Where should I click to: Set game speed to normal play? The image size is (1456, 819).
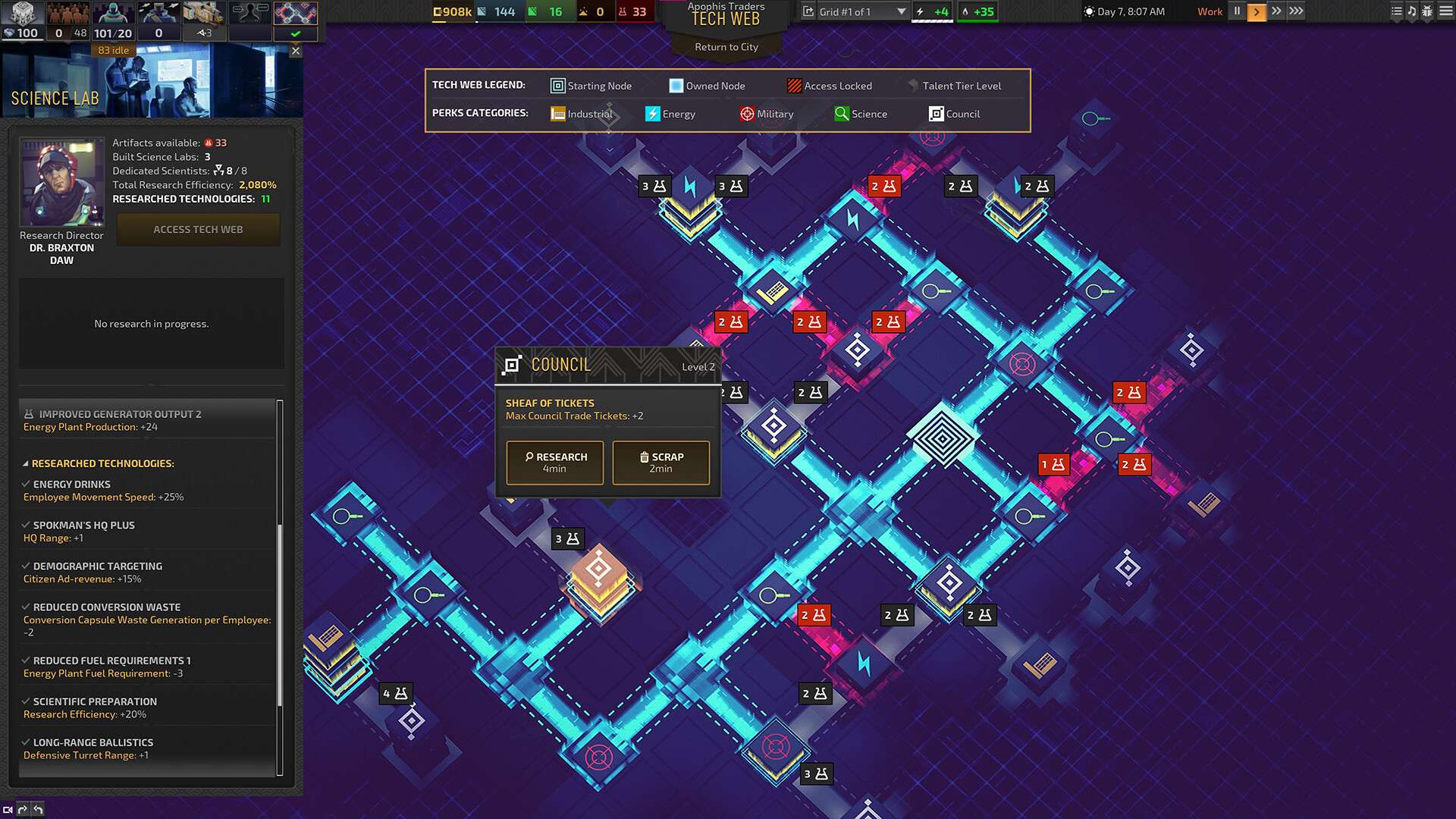click(x=1257, y=11)
